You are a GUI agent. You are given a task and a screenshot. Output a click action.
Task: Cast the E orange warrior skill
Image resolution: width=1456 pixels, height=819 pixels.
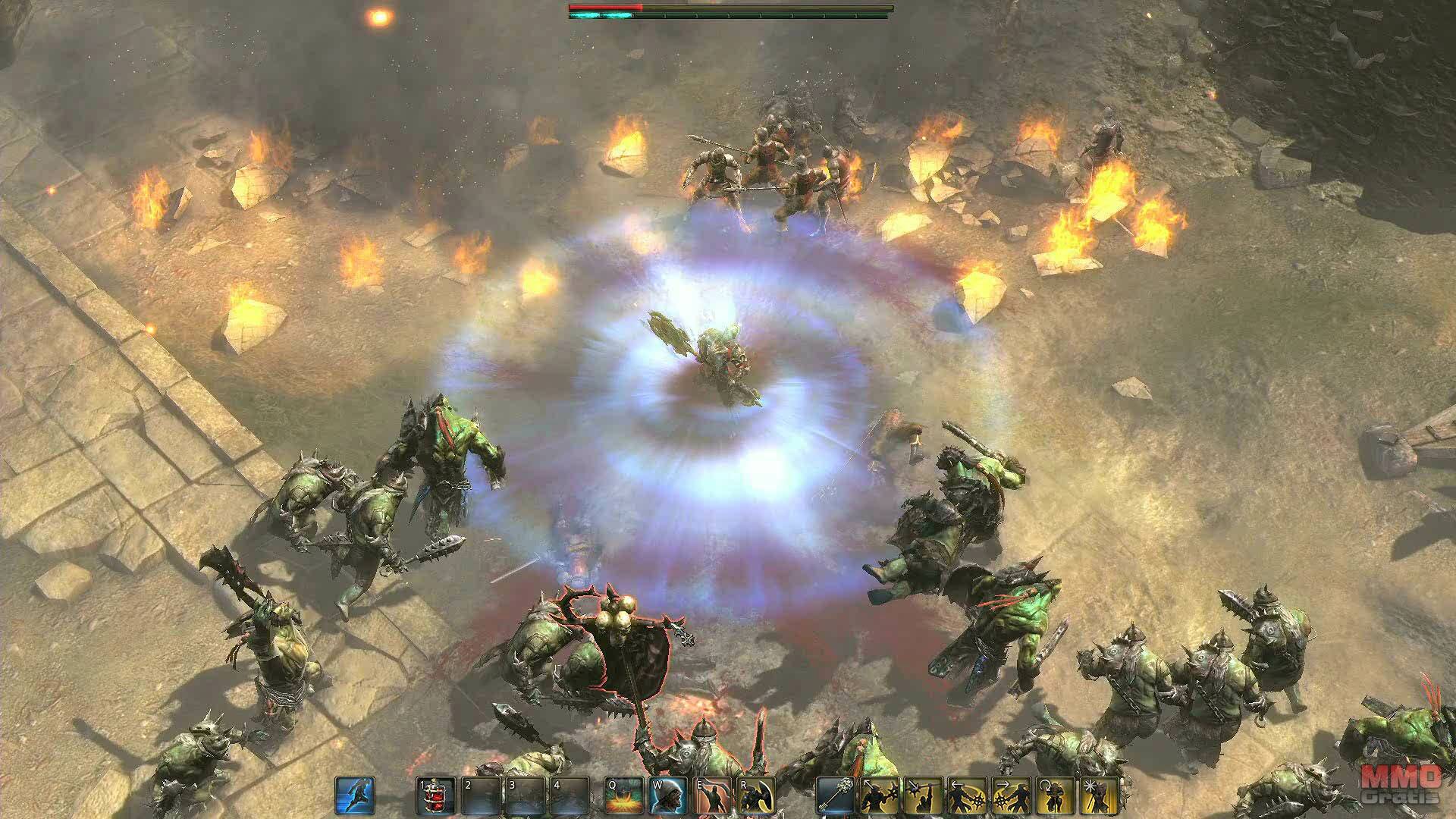point(711,796)
